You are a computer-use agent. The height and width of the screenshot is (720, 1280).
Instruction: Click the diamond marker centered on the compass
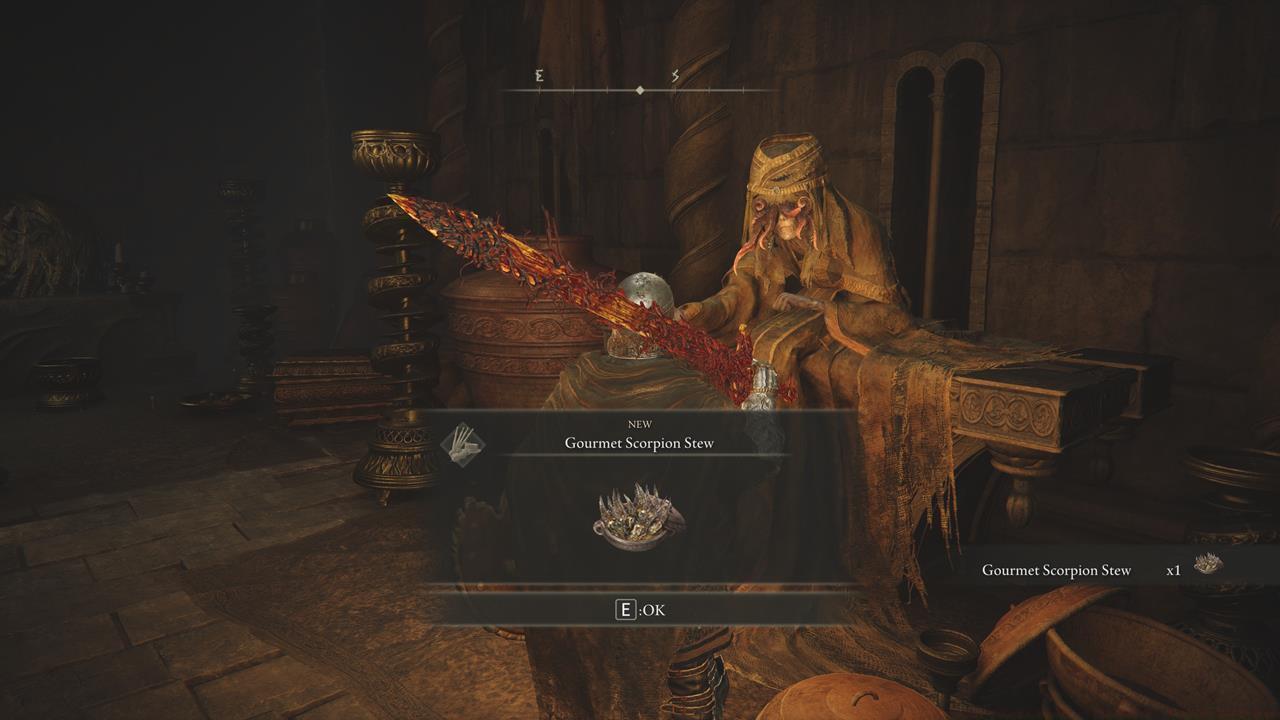(639, 88)
